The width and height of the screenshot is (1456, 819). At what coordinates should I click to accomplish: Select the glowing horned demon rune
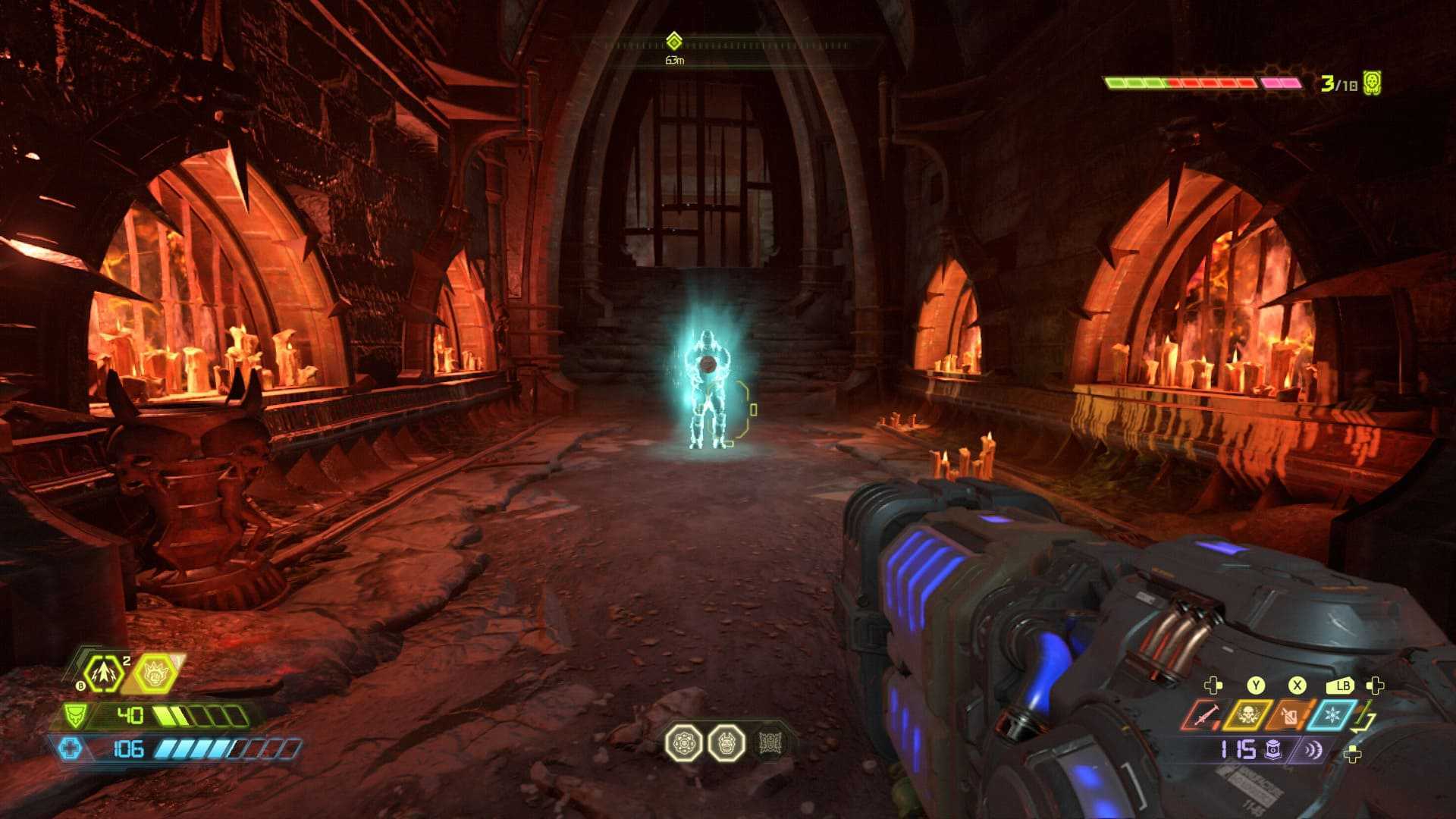pyautogui.click(x=726, y=743)
